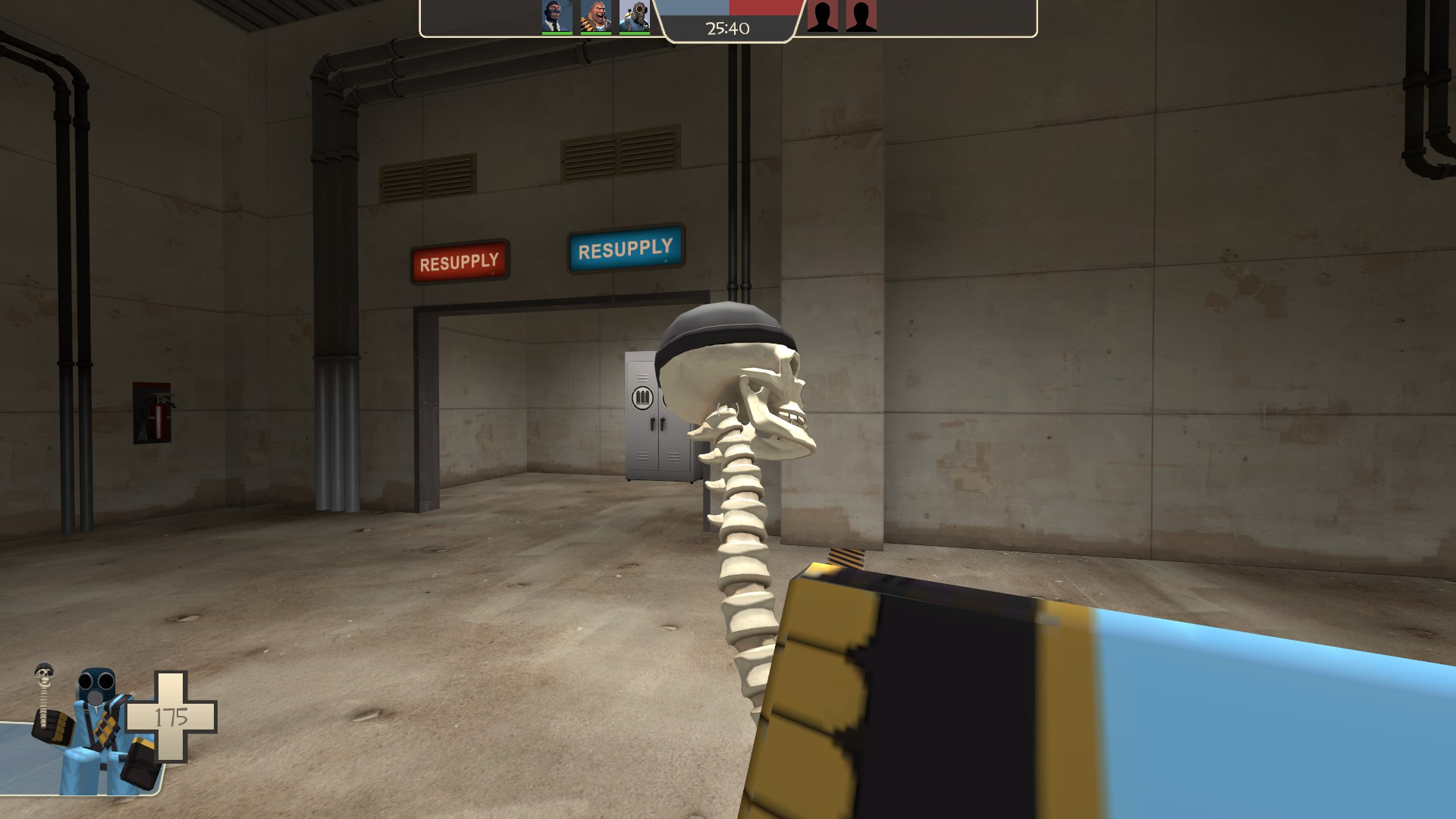Screen dimensions: 1456x819
Task: Expand the blue team section of the score bar
Action: pos(694,9)
